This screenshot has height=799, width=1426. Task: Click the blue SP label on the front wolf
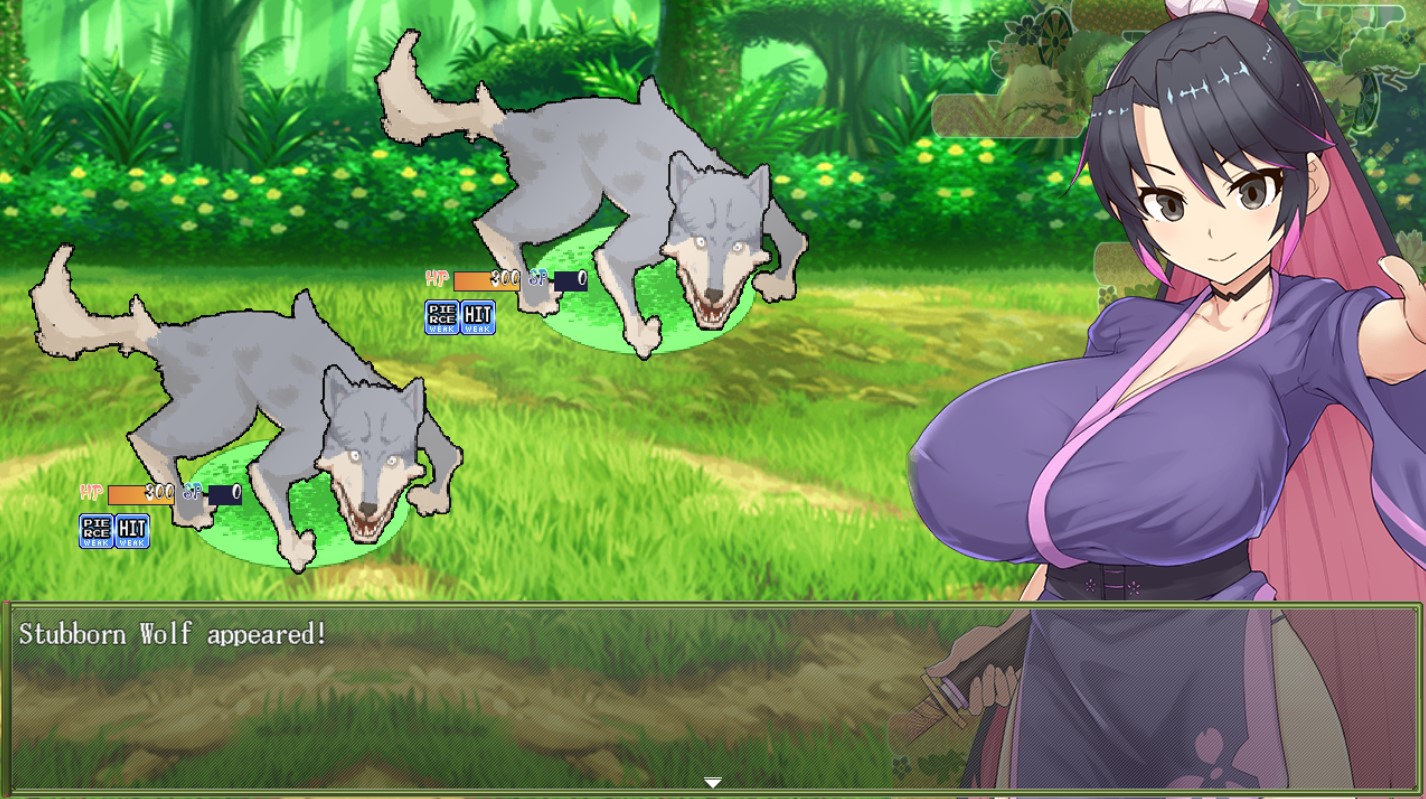click(191, 491)
